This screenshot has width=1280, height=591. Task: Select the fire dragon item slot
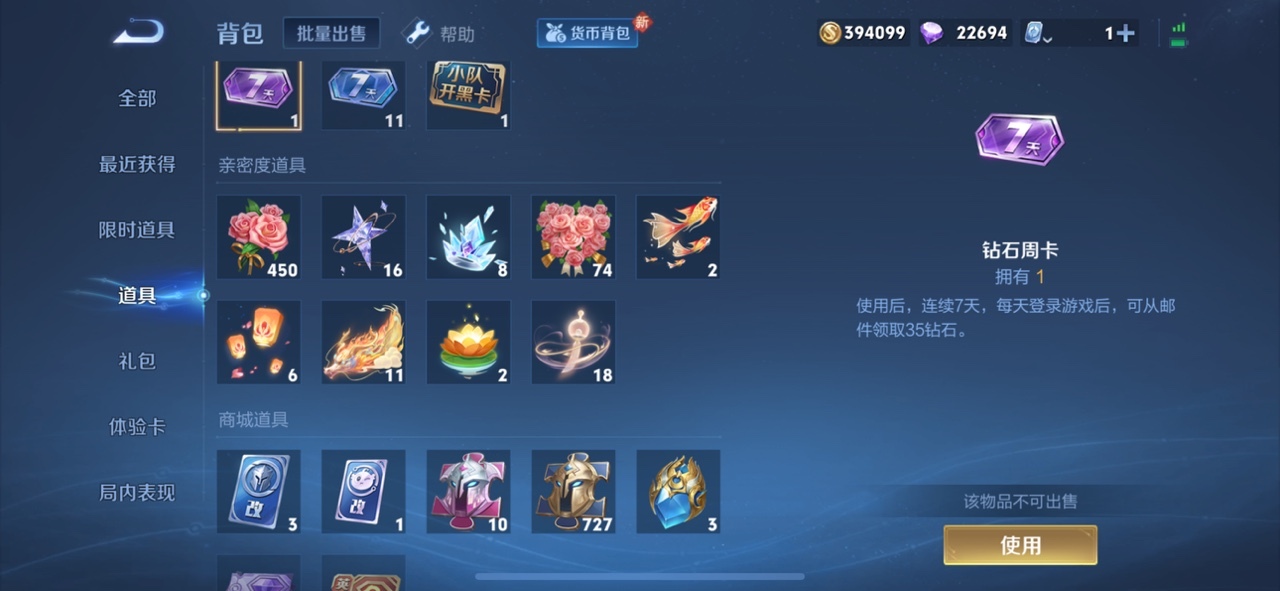(x=364, y=342)
